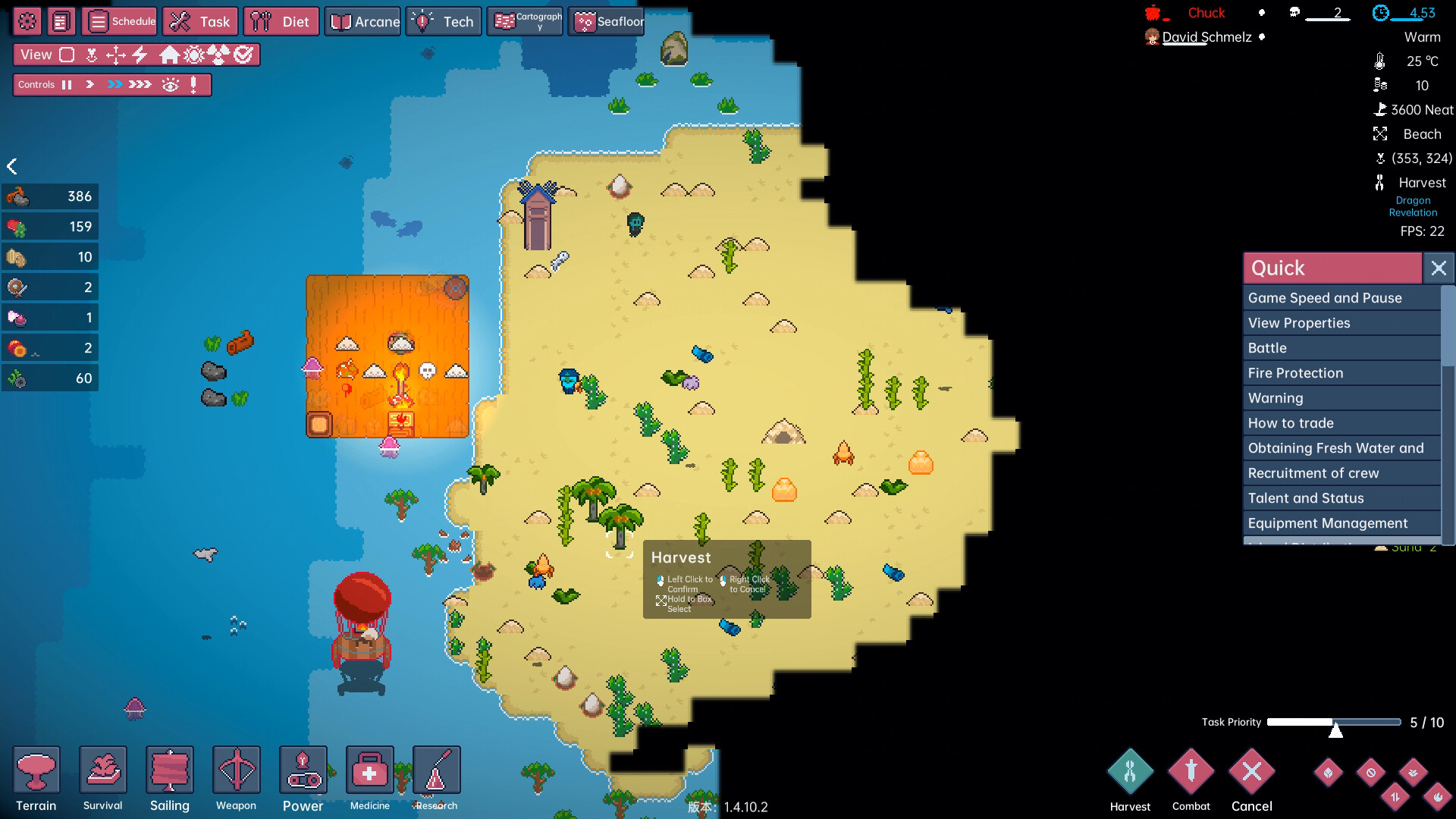
Task: Select the home view icon in View bar
Action: point(171,54)
